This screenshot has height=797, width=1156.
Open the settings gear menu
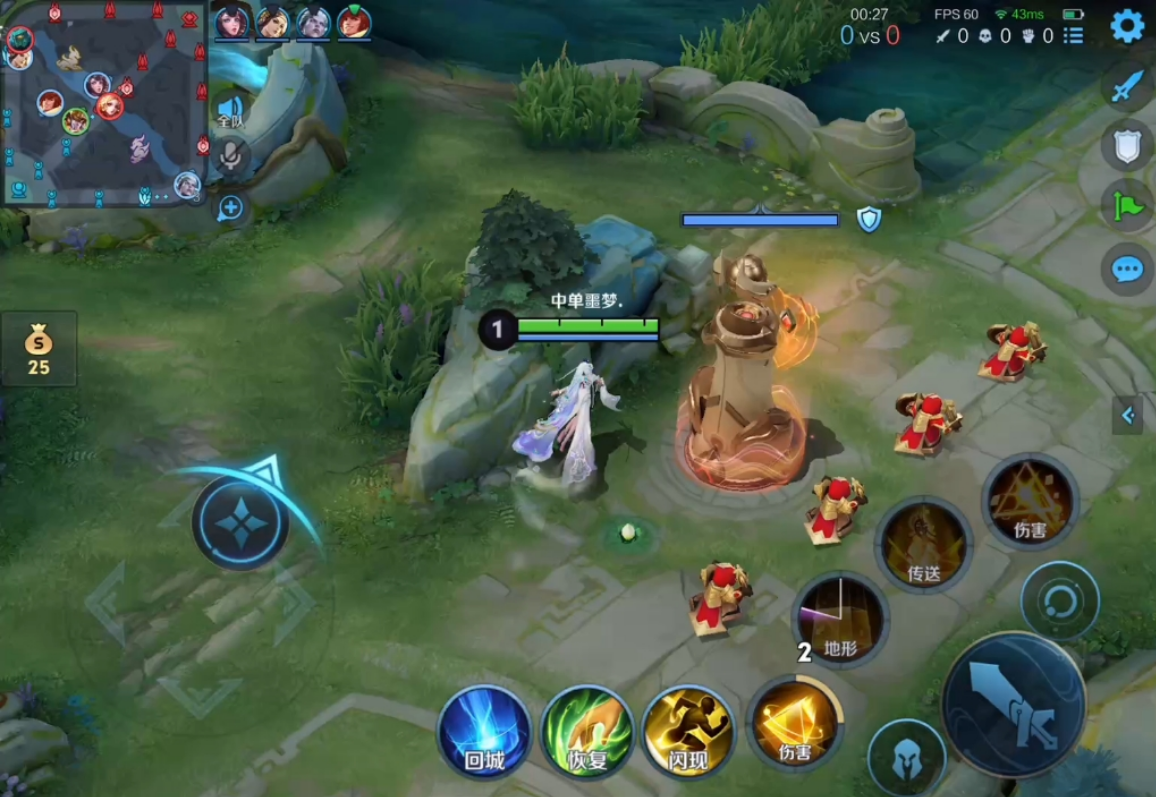1127,25
